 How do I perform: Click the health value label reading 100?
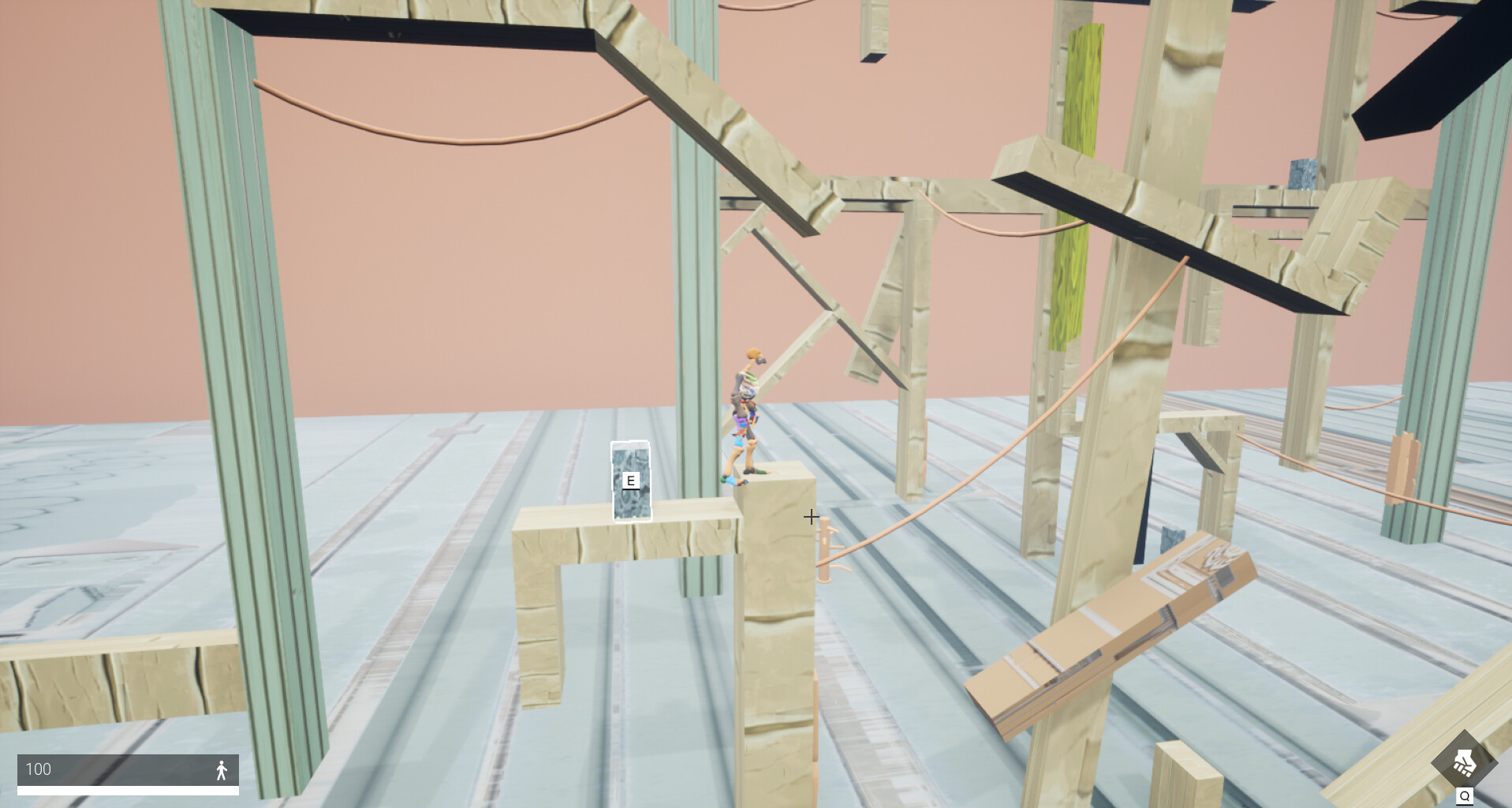pos(37,769)
